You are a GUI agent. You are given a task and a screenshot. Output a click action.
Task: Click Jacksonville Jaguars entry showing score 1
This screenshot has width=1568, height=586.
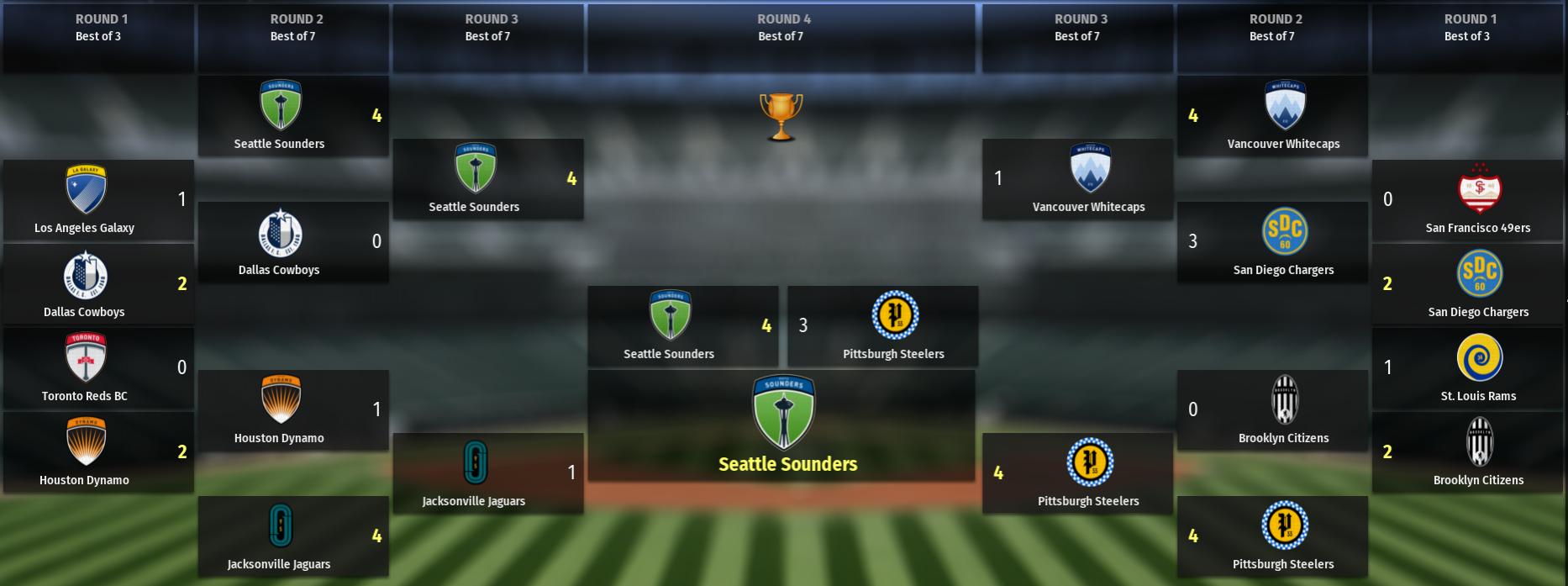click(x=488, y=473)
